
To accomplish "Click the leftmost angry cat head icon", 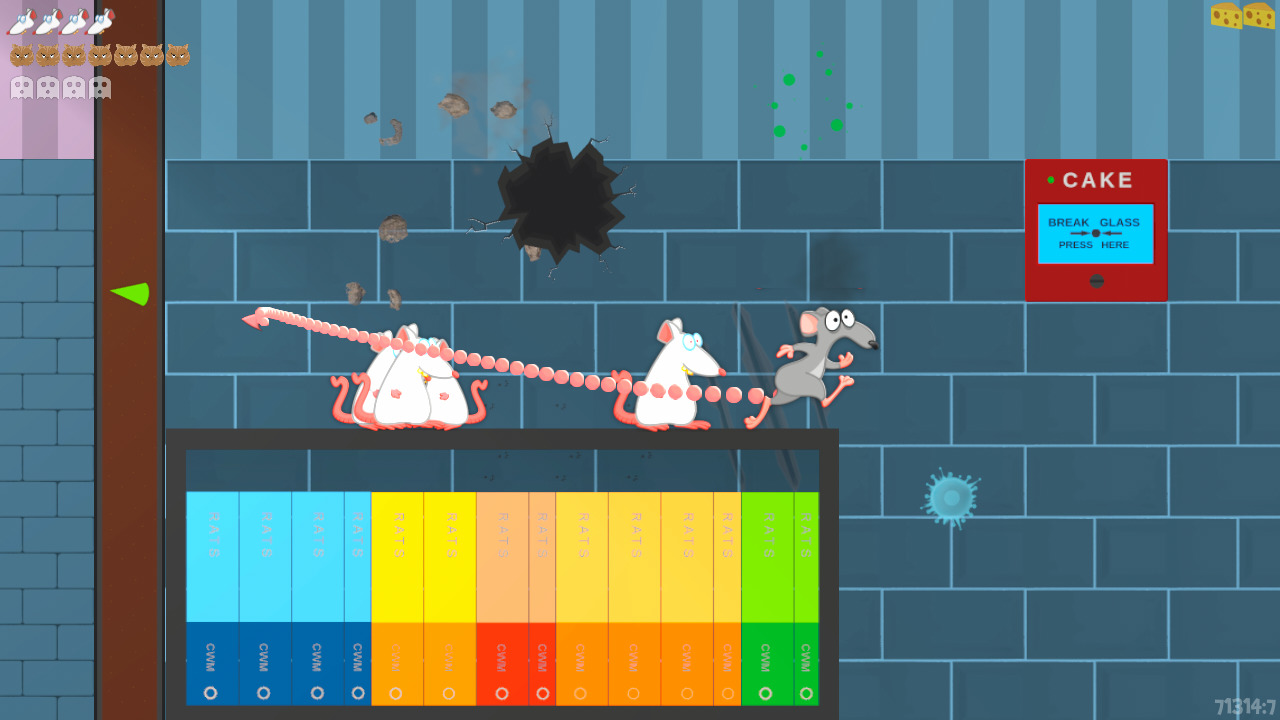I will point(22,53).
